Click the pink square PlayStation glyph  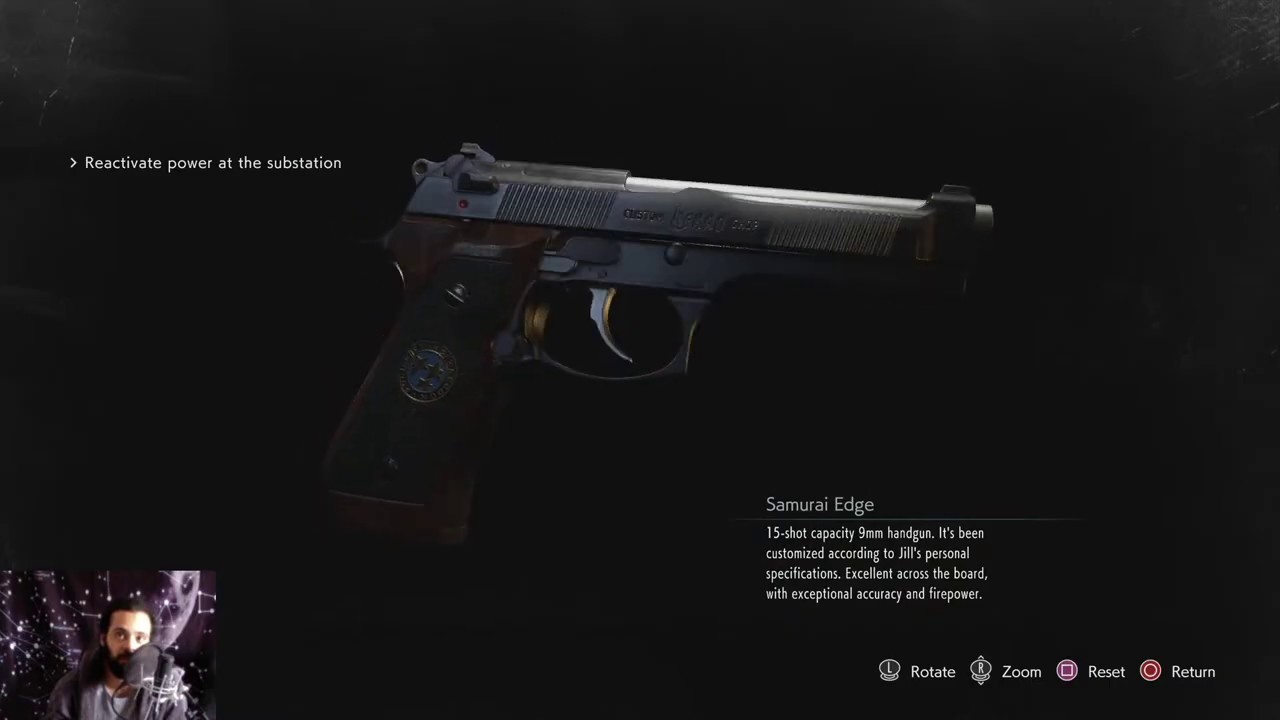click(x=1067, y=671)
